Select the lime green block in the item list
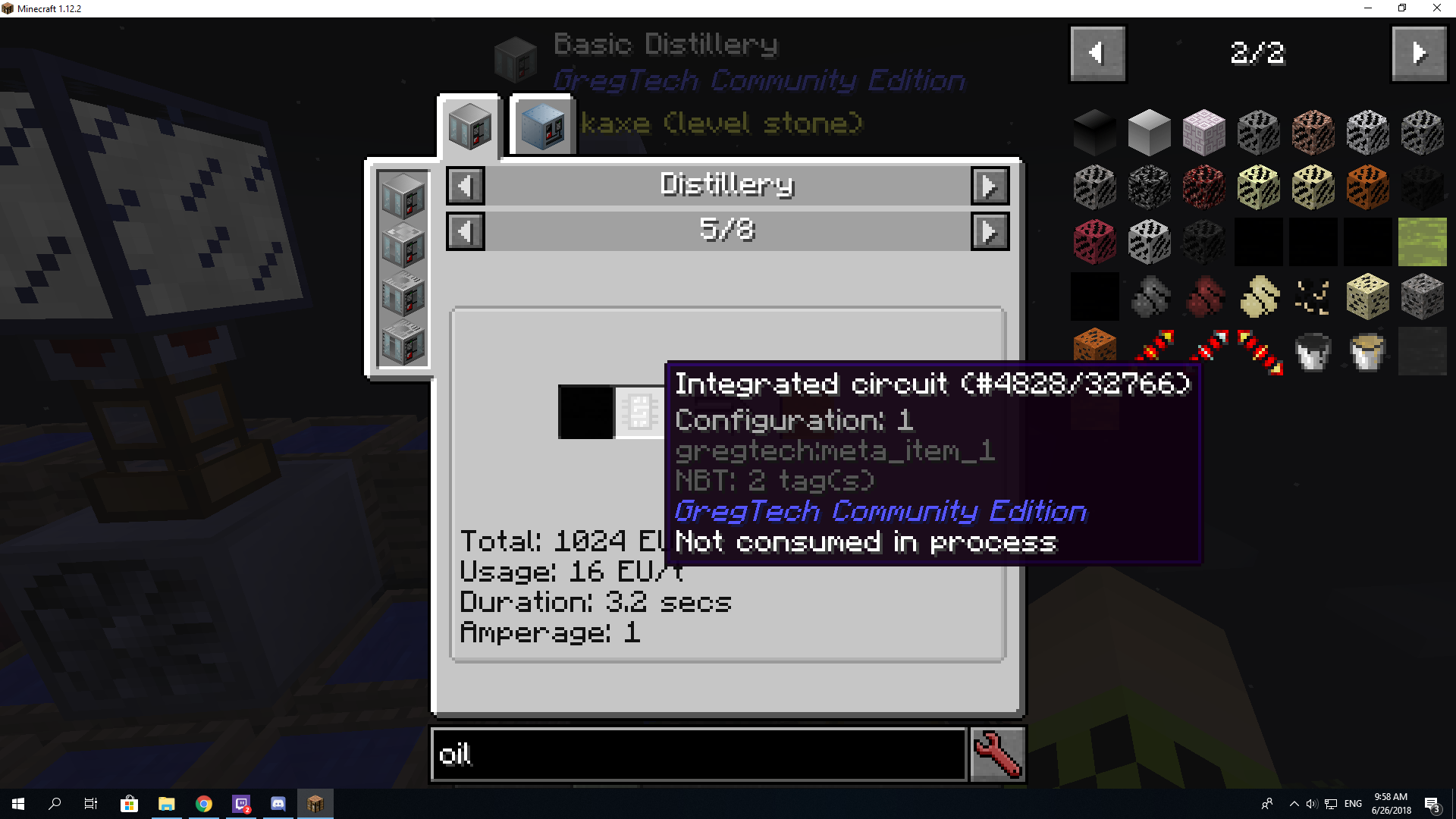The image size is (1456, 819). tap(1422, 242)
